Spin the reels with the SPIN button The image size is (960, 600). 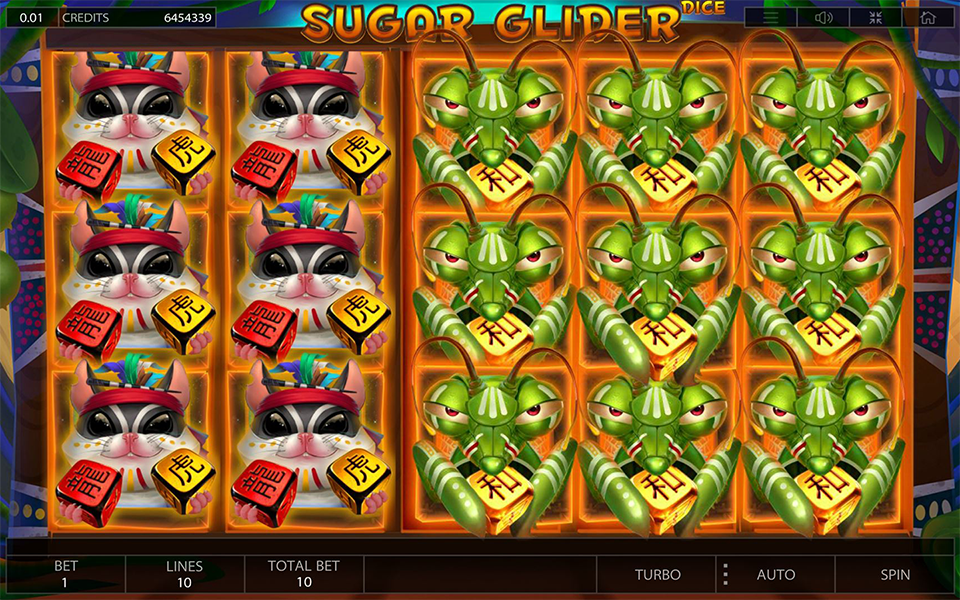pos(895,575)
